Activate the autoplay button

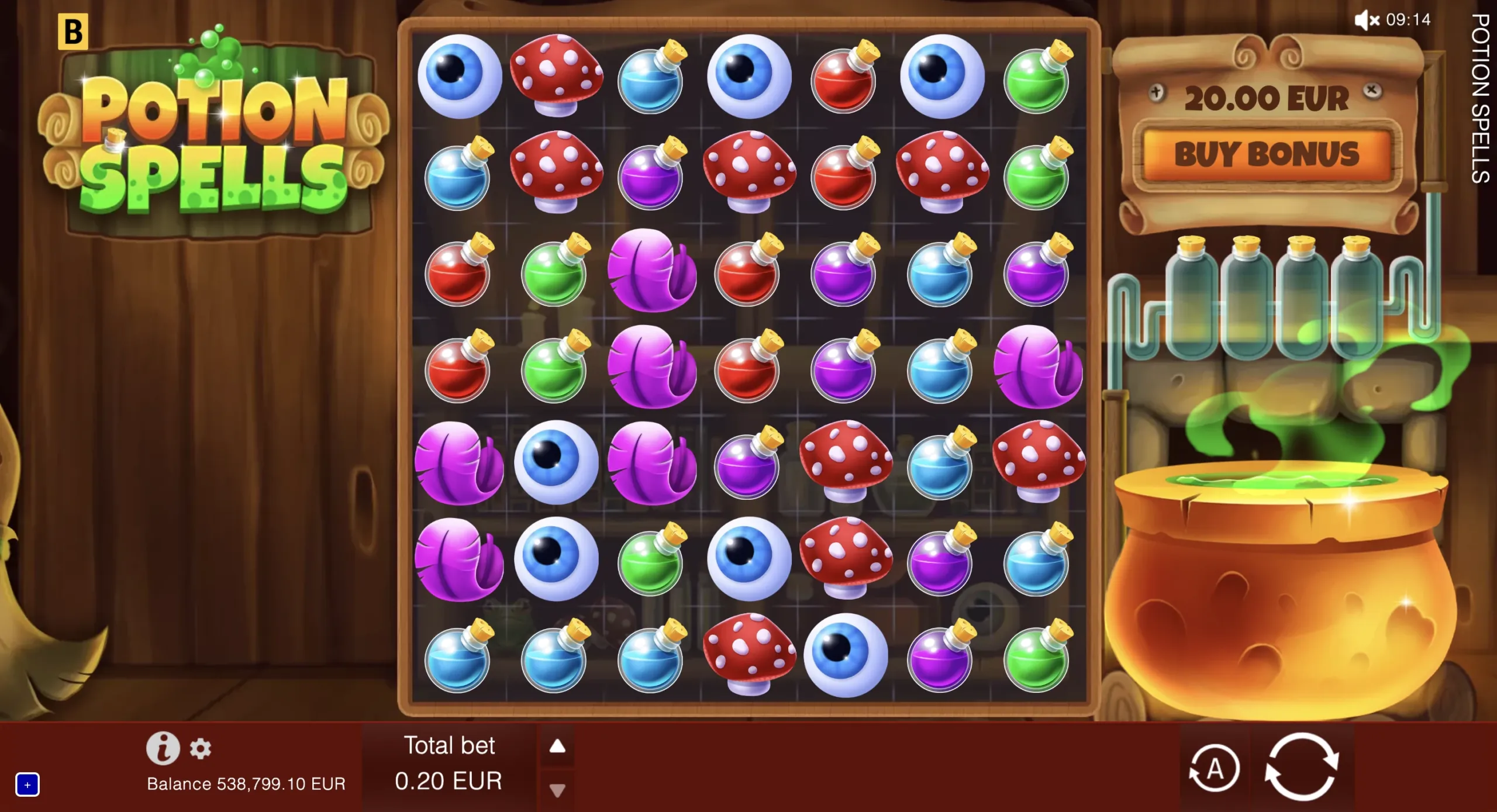[1215, 768]
